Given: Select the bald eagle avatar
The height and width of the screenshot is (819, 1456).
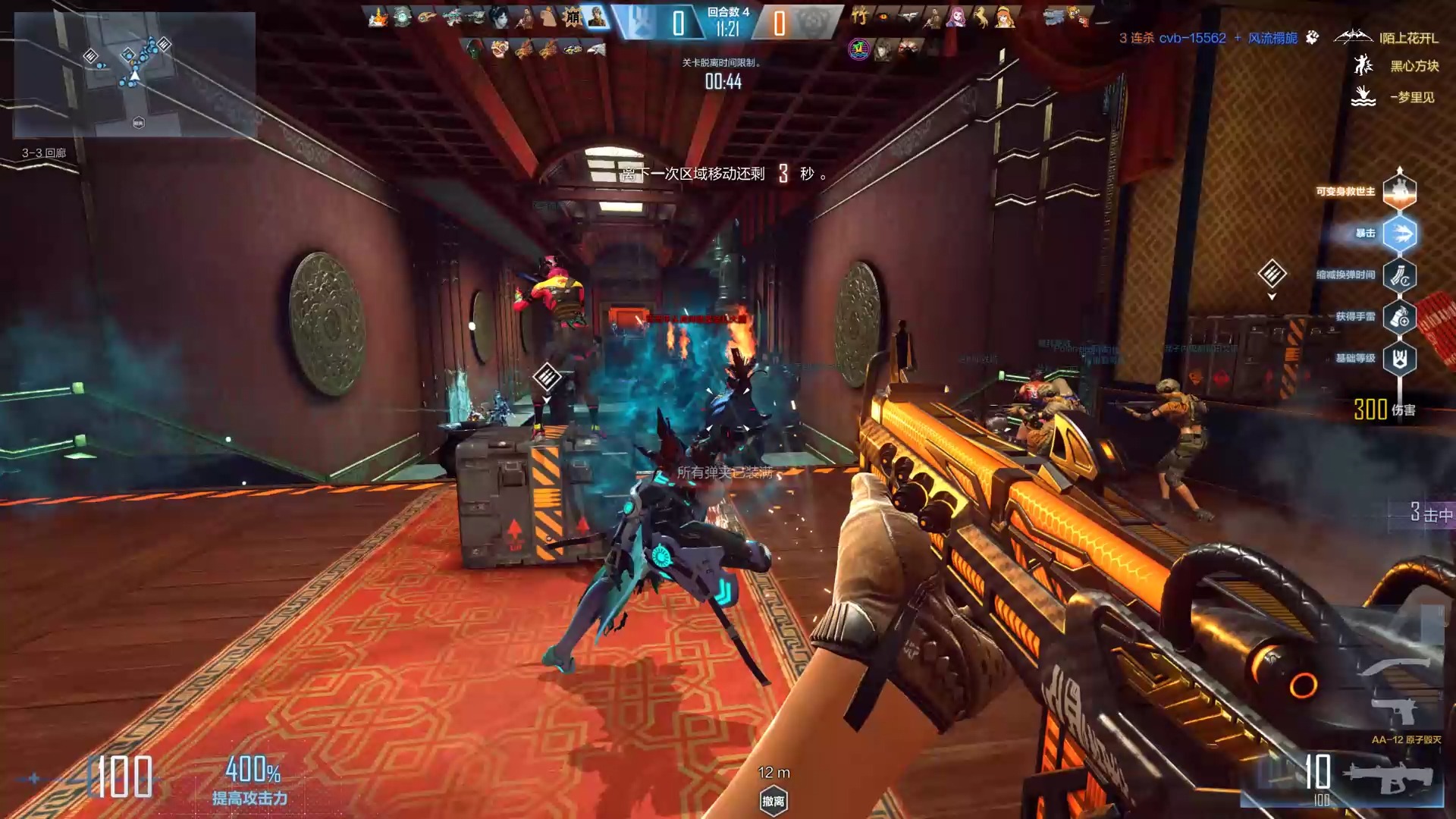Looking at the screenshot, I should tap(597, 50).
